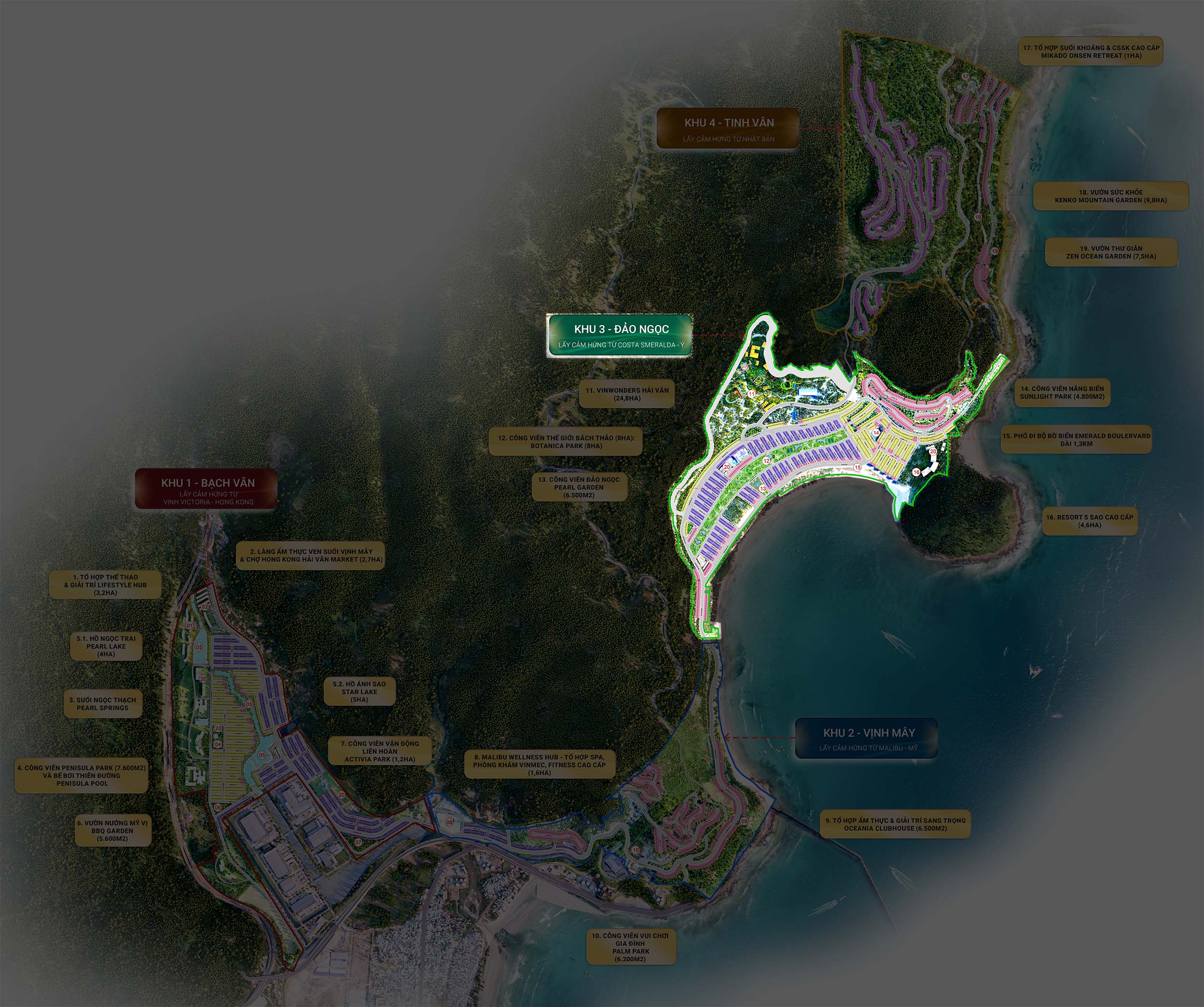
Task: Choose the Pearl Garden label
Action: 578,487
